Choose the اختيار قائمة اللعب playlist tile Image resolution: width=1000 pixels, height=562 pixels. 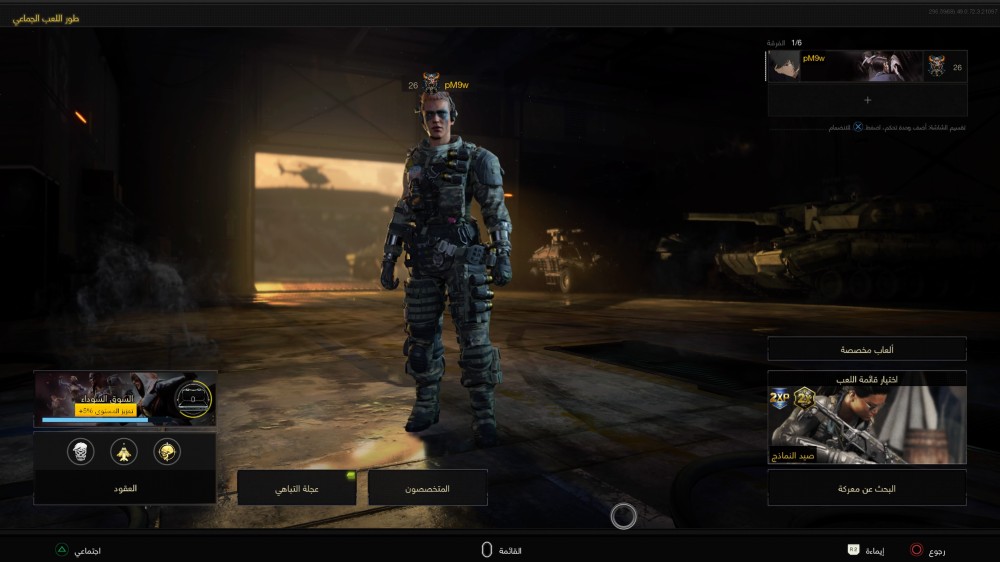click(867, 418)
